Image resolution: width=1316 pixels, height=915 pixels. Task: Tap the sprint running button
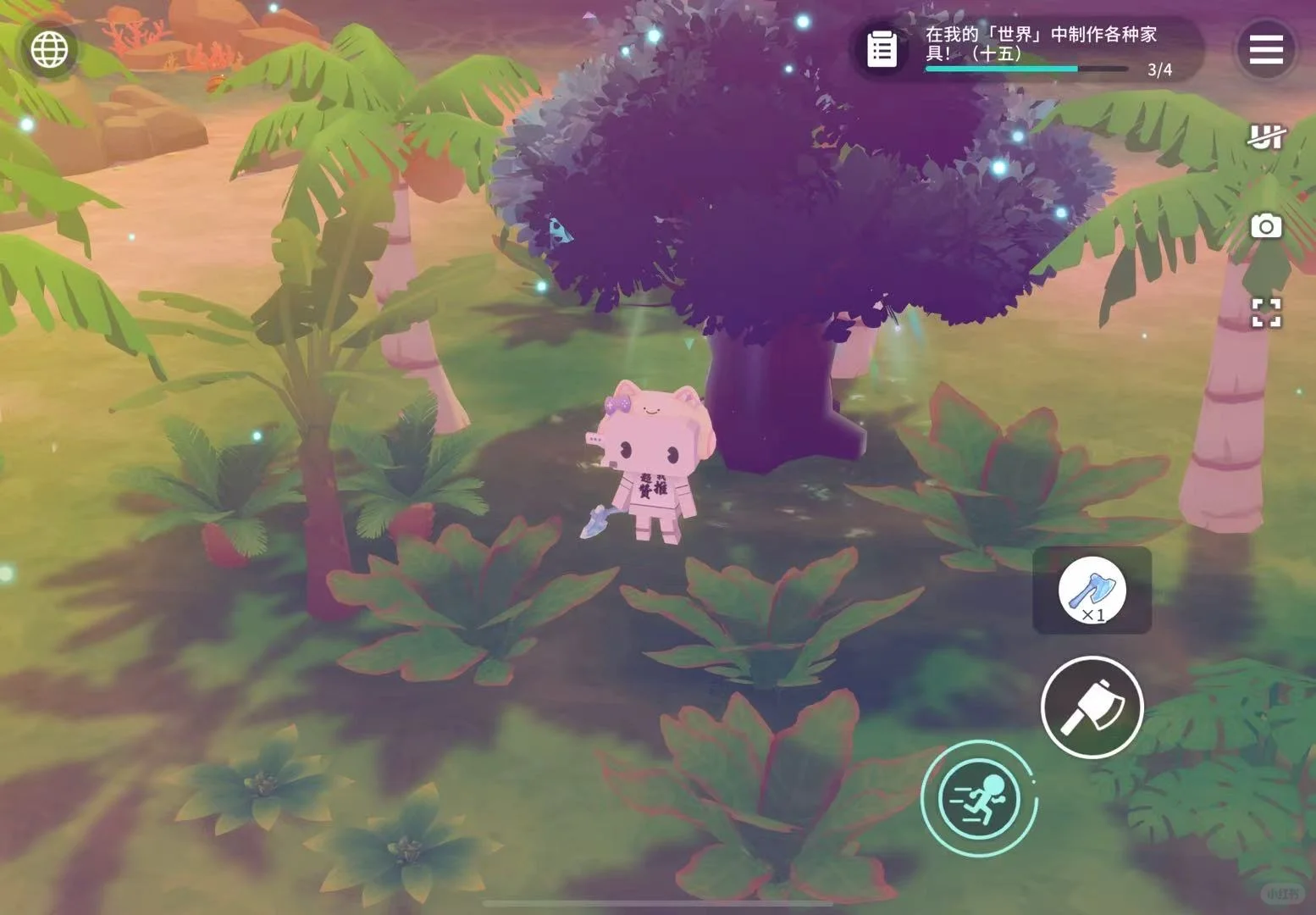click(x=978, y=798)
